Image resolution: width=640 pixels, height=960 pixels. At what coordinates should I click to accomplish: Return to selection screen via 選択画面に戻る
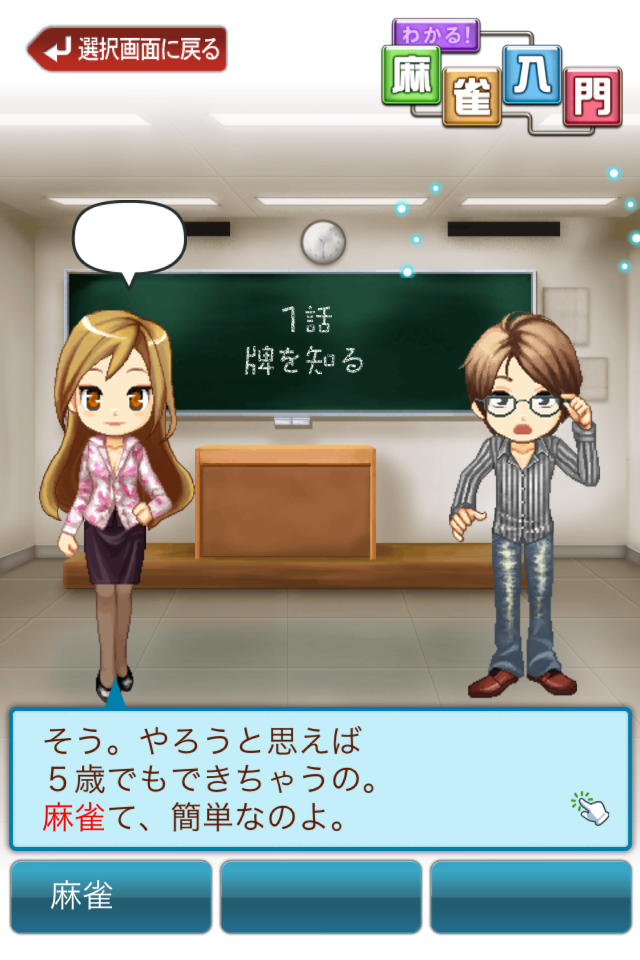coord(128,49)
